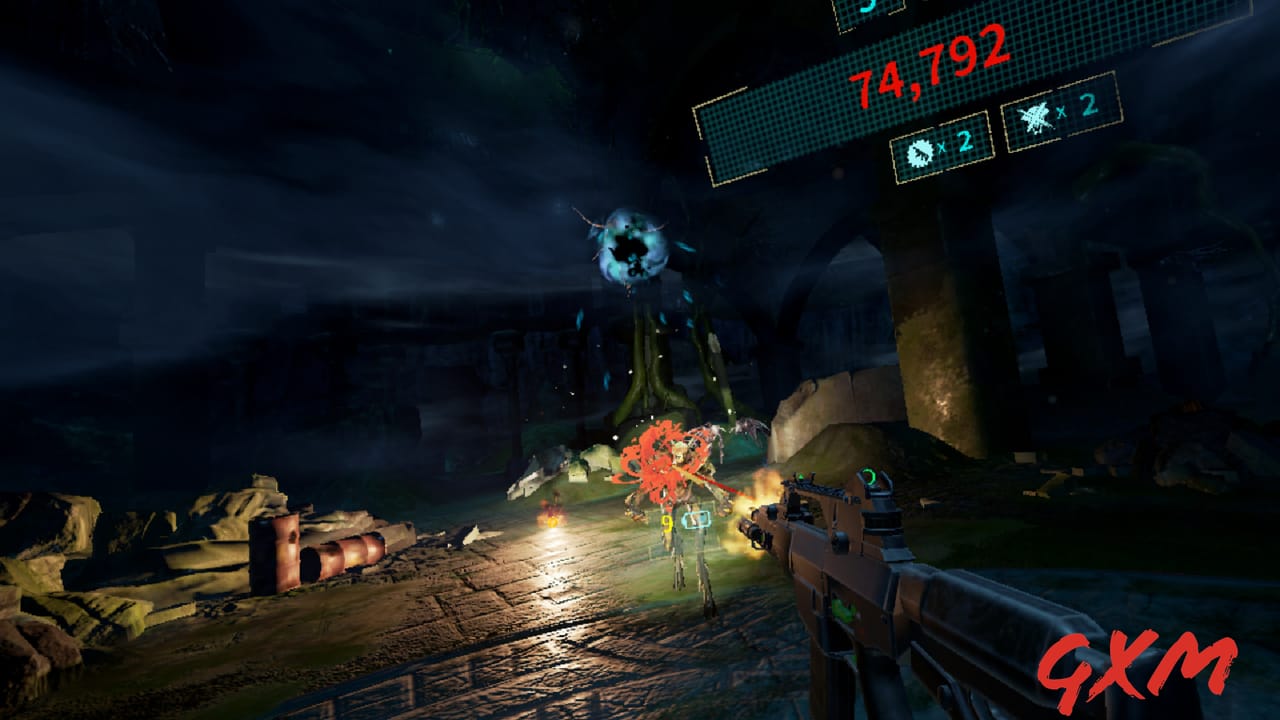Click the green front sight dot of the gun

click(803, 474)
